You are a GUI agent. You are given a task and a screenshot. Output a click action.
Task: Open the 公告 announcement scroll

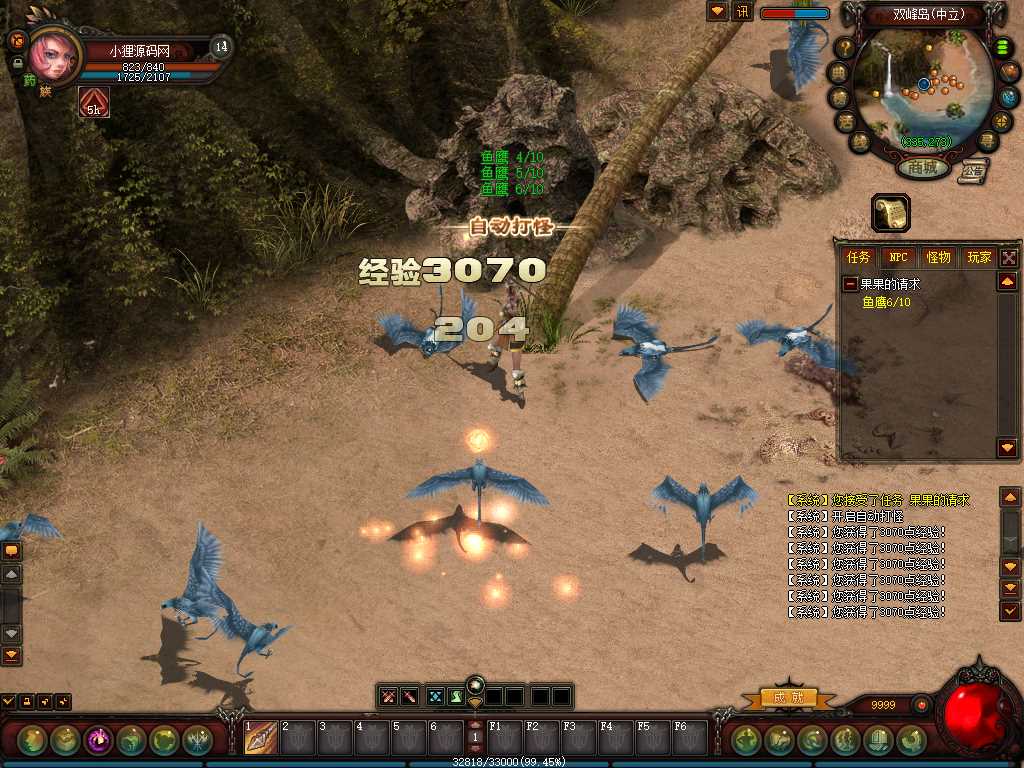click(971, 171)
